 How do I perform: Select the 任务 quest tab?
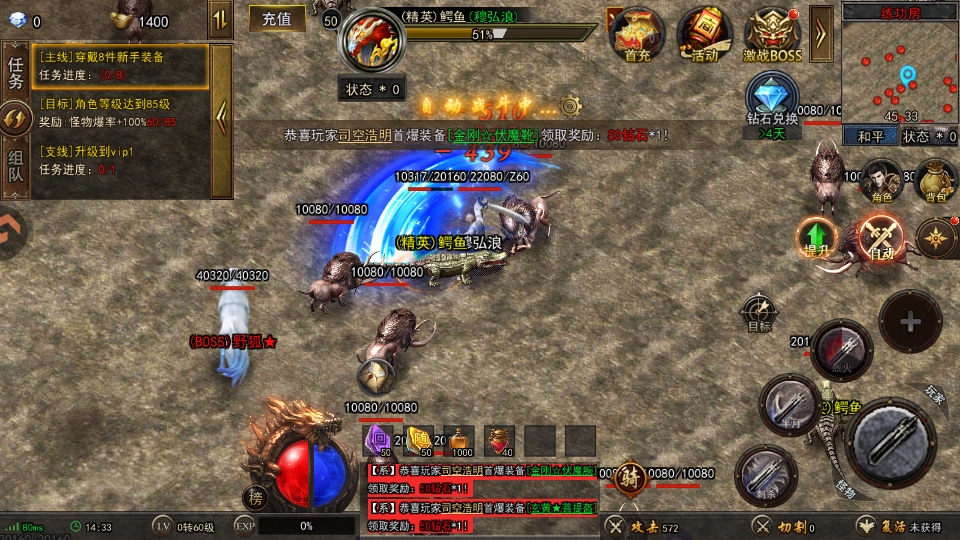tap(15, 72)
